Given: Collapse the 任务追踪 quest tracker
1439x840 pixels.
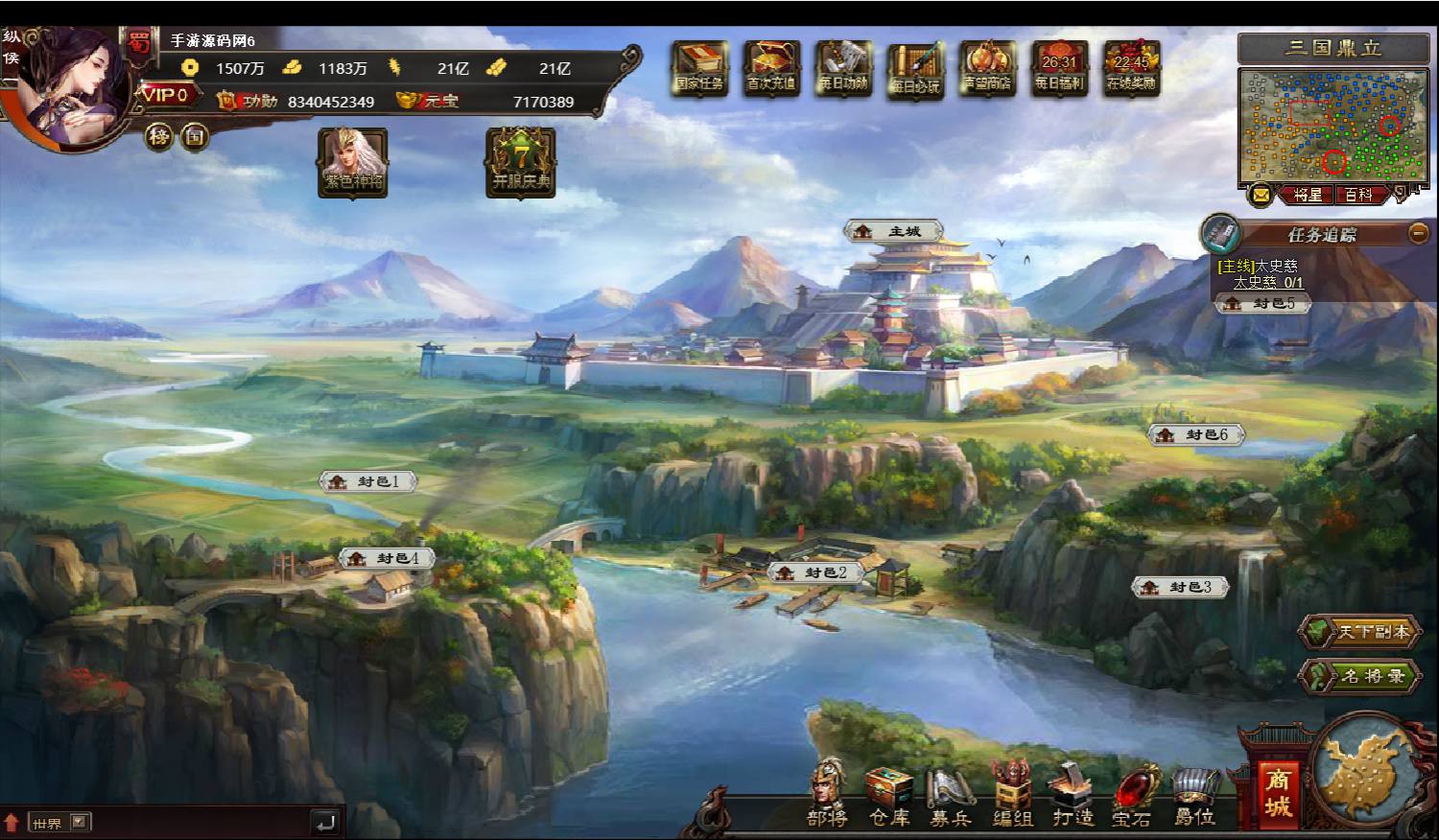Looking at the screenshot, I should 1418,233.
